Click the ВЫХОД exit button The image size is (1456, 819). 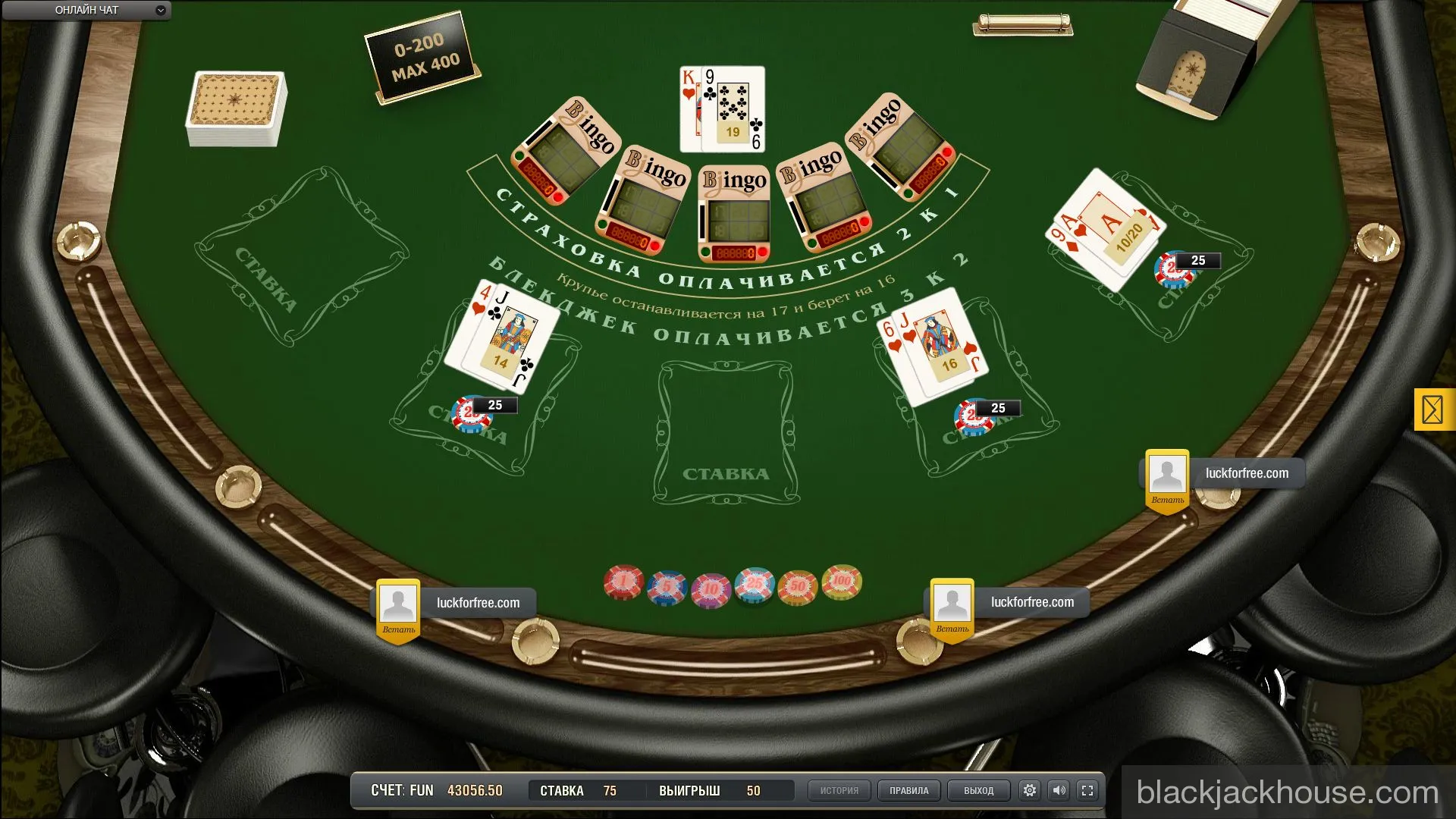pyautogui.click(x=977, y=789)
